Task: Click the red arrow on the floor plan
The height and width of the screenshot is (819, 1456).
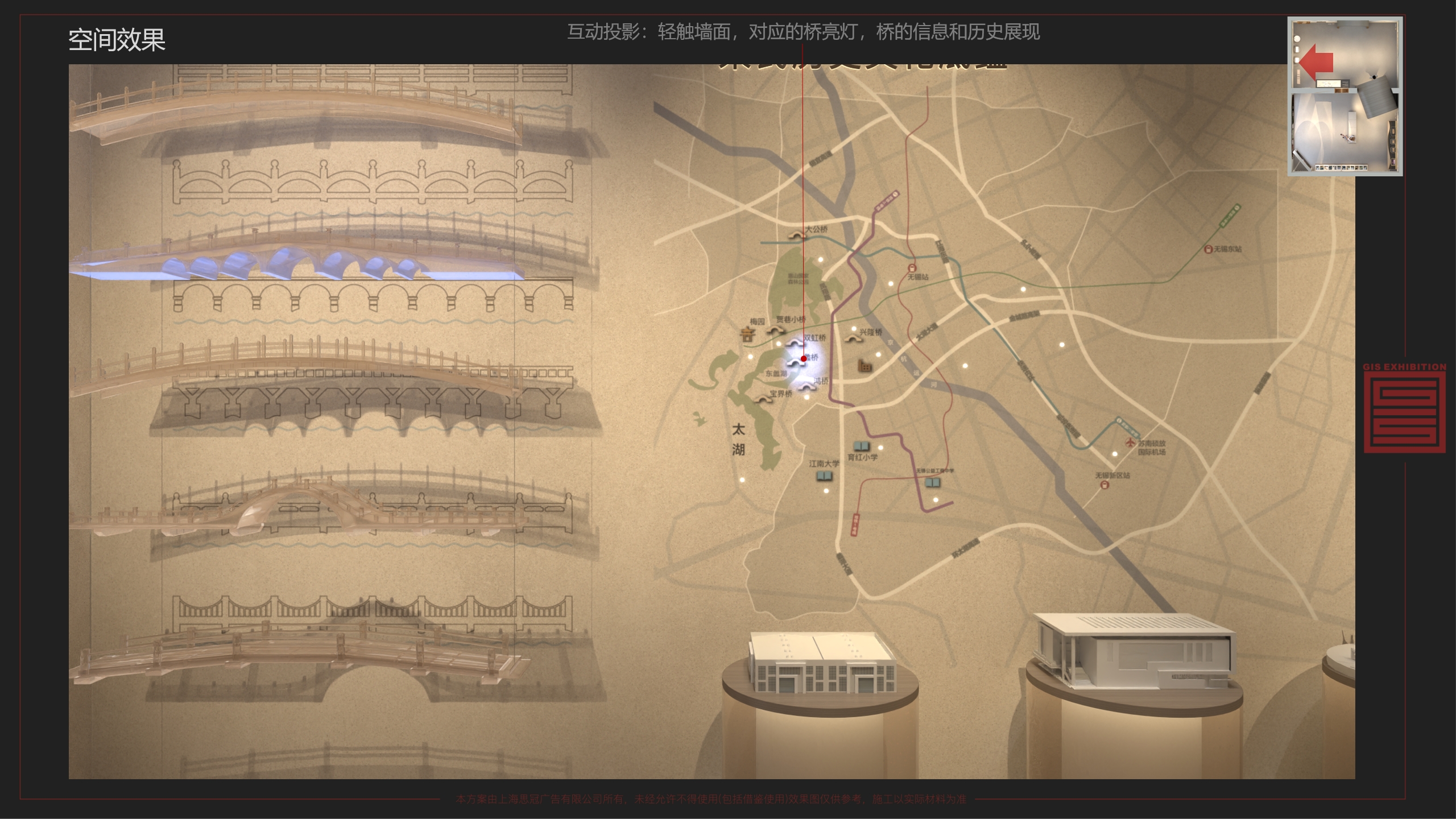Action: 1316,62
